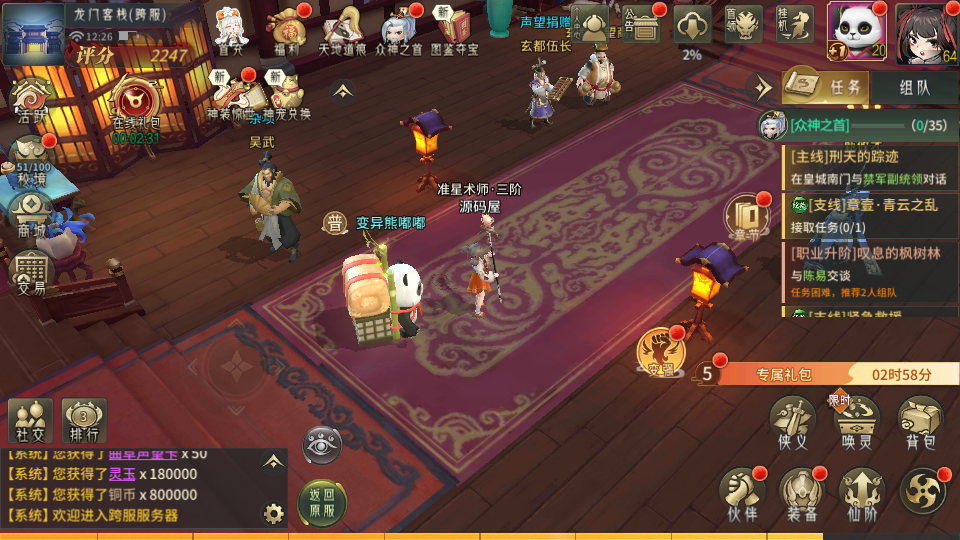Screen dimensions: 960x540
Task: Open the 唤灵 spirit summoning menu
Action: 856,422
